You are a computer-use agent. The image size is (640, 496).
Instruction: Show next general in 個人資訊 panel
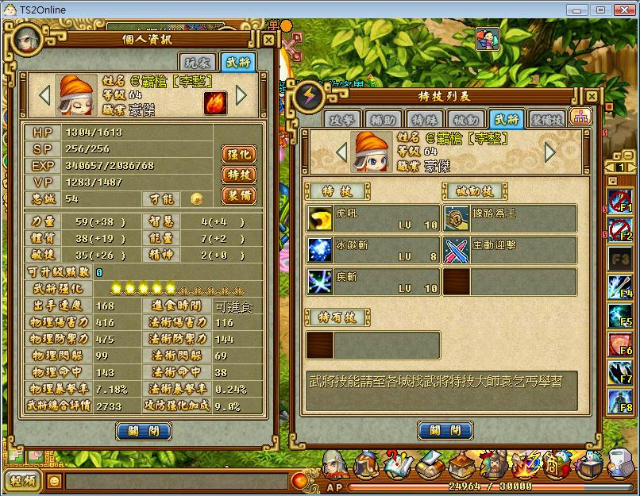[x=241, y=96]
